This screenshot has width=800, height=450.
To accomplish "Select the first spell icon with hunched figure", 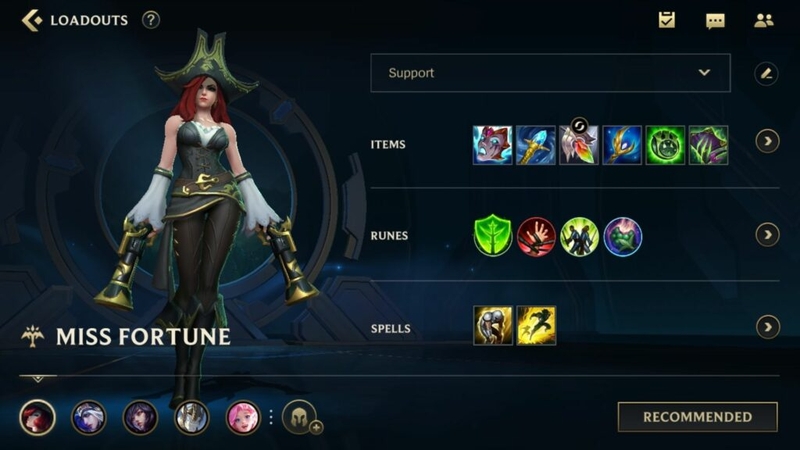I will click(x=492, y=326).
